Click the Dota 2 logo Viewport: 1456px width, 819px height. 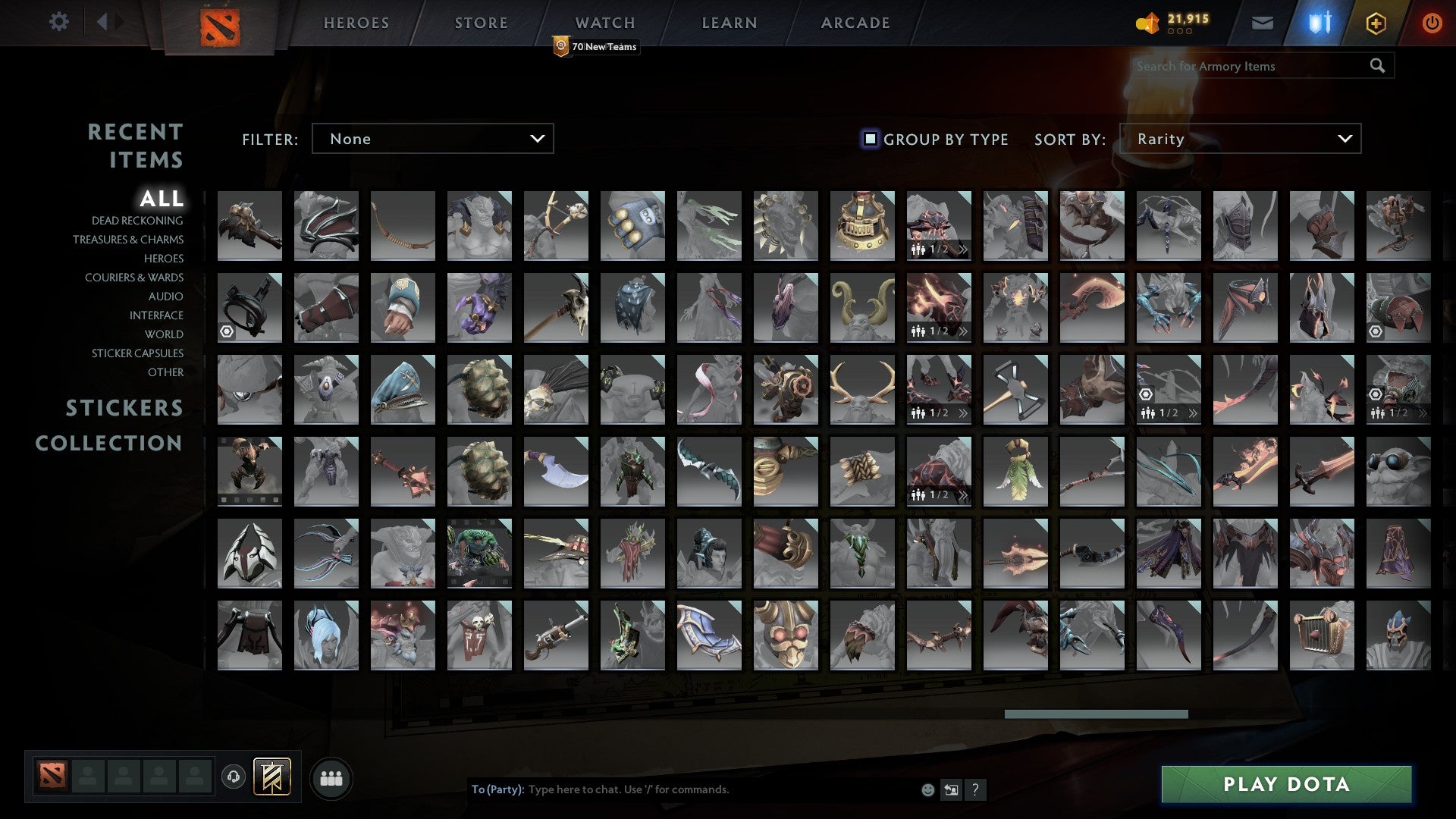pos(219,25)
